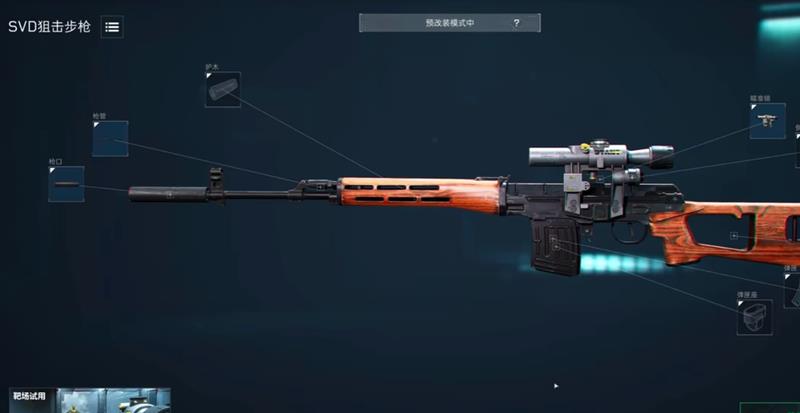Screen dimensions: 800x413
Task: Open the 弹匣座 magazine well slot
Action: coord(754,317)
